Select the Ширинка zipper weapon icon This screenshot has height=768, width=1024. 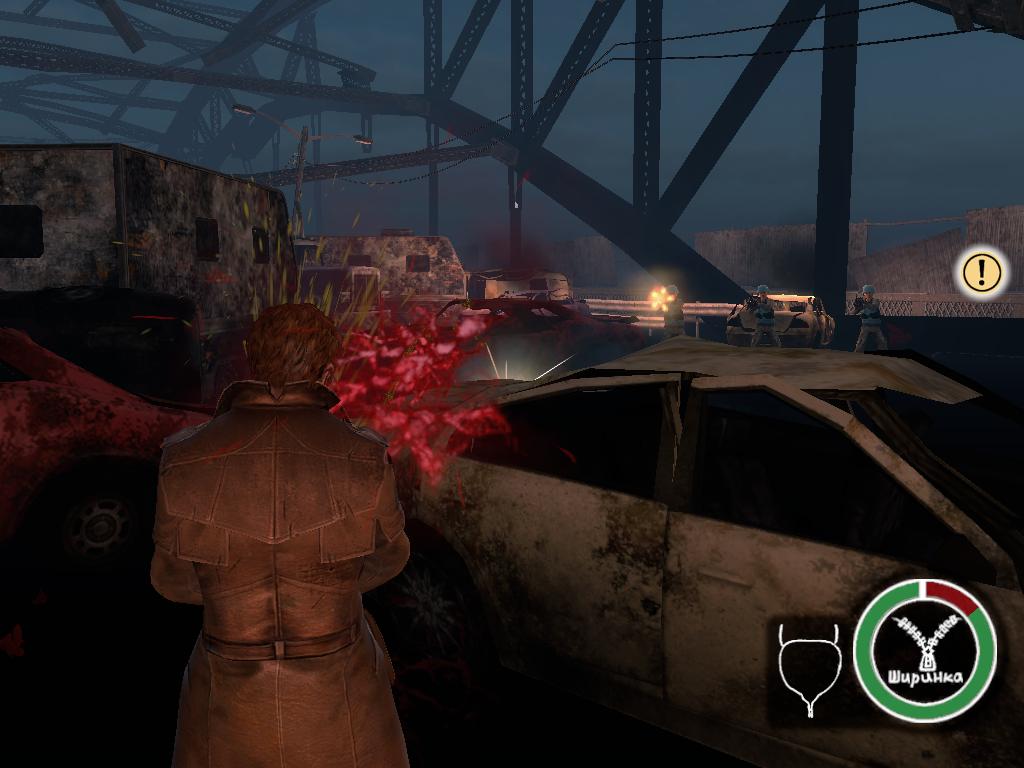coord(925,651)
